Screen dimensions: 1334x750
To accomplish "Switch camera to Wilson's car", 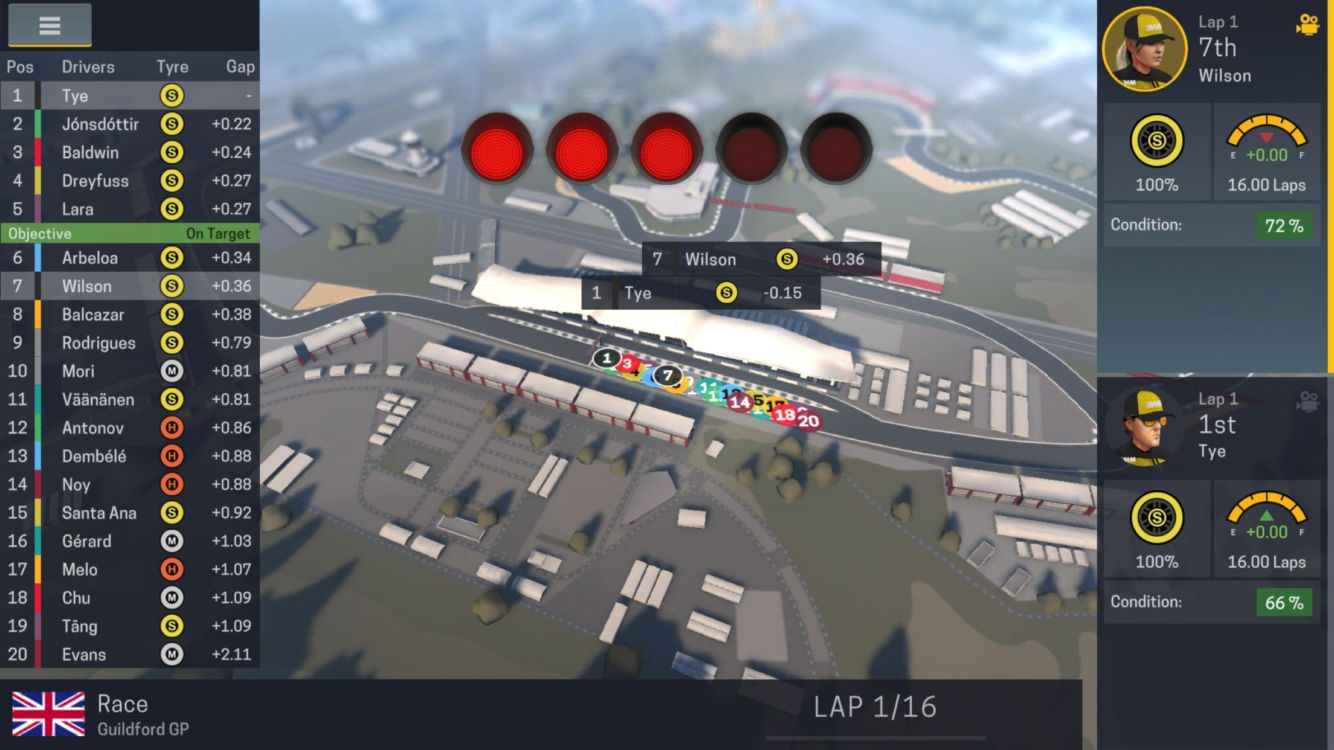I will pyautogui.click(x=1307, y=25).
